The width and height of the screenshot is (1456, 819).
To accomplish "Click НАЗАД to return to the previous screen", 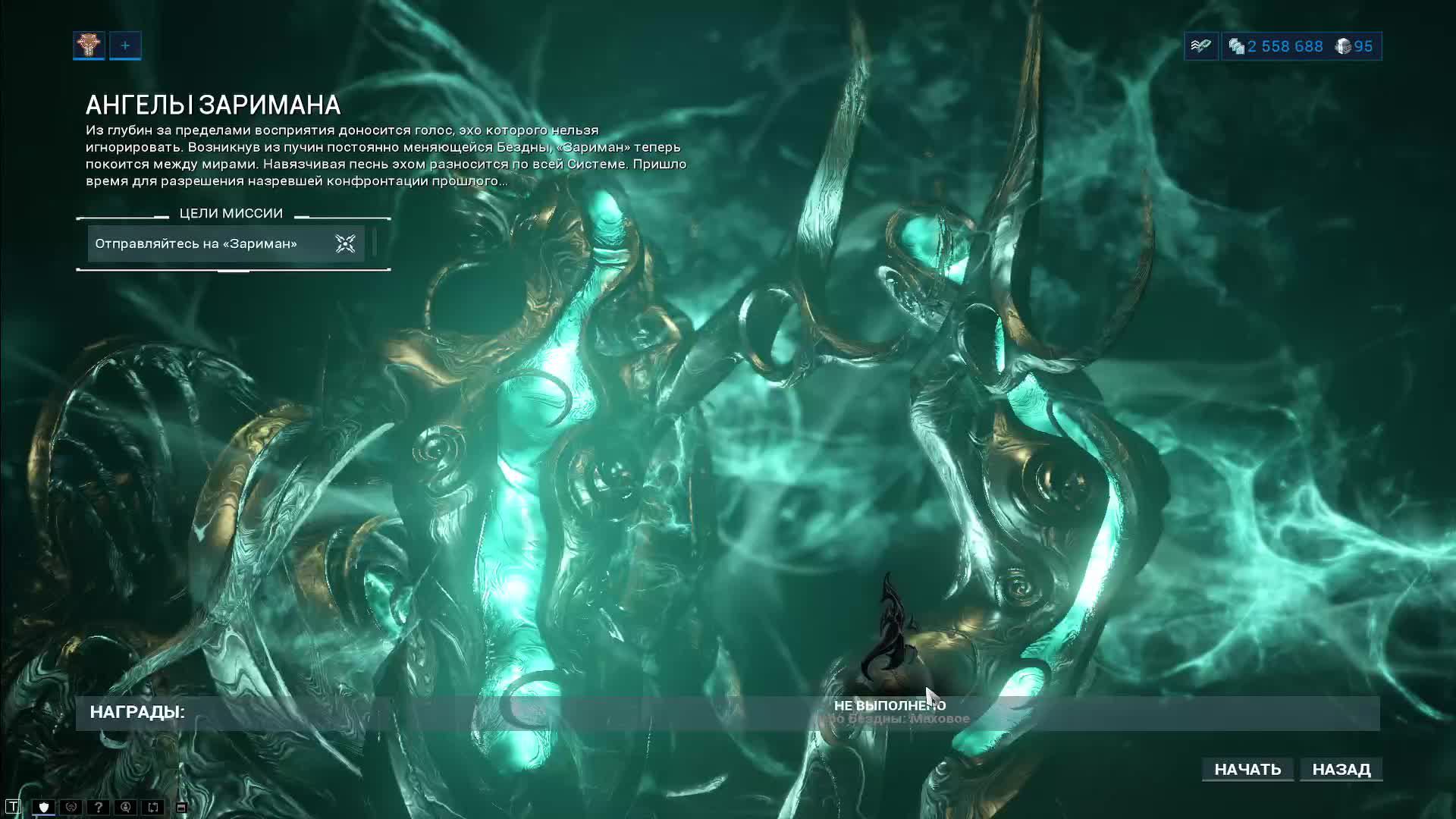I will coord(1341,769).
